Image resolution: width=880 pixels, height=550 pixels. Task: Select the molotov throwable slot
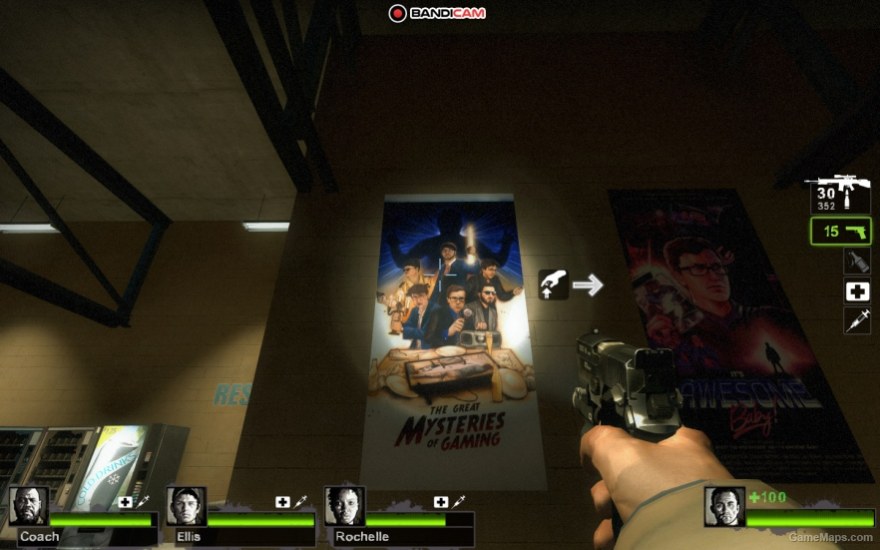click(x=857, y=262)
